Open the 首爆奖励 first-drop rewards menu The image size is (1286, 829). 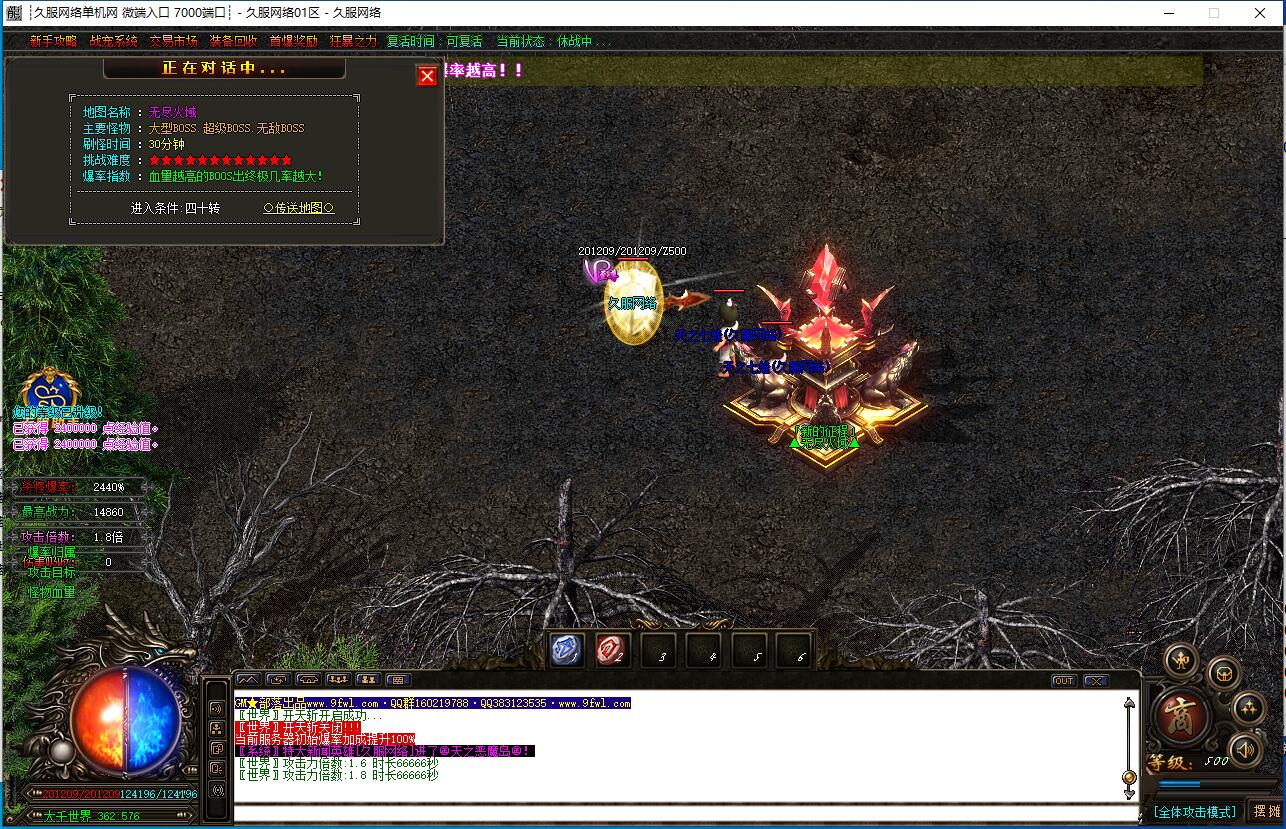coord(293,41)
